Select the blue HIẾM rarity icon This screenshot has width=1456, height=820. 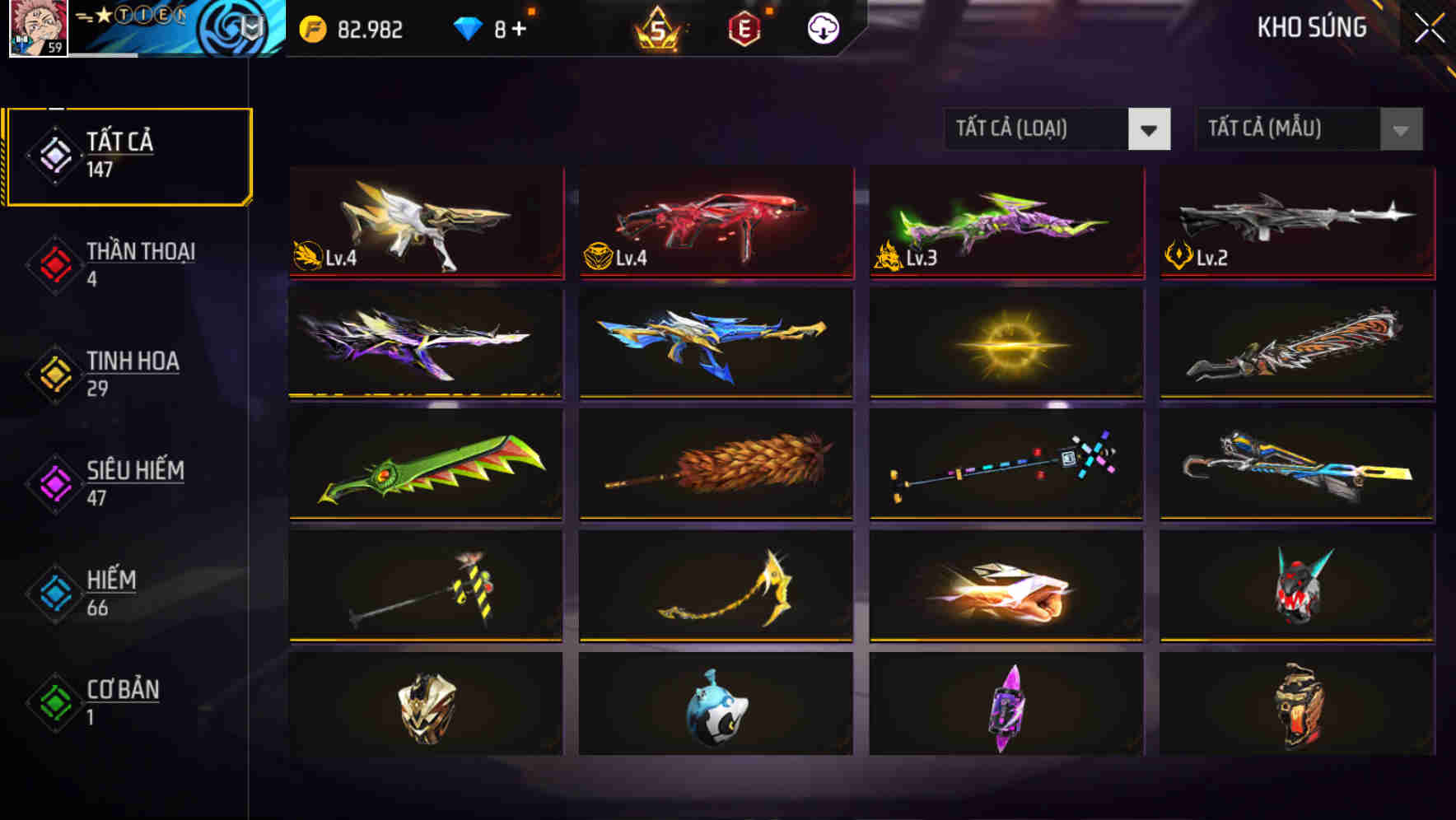(53, 594)
